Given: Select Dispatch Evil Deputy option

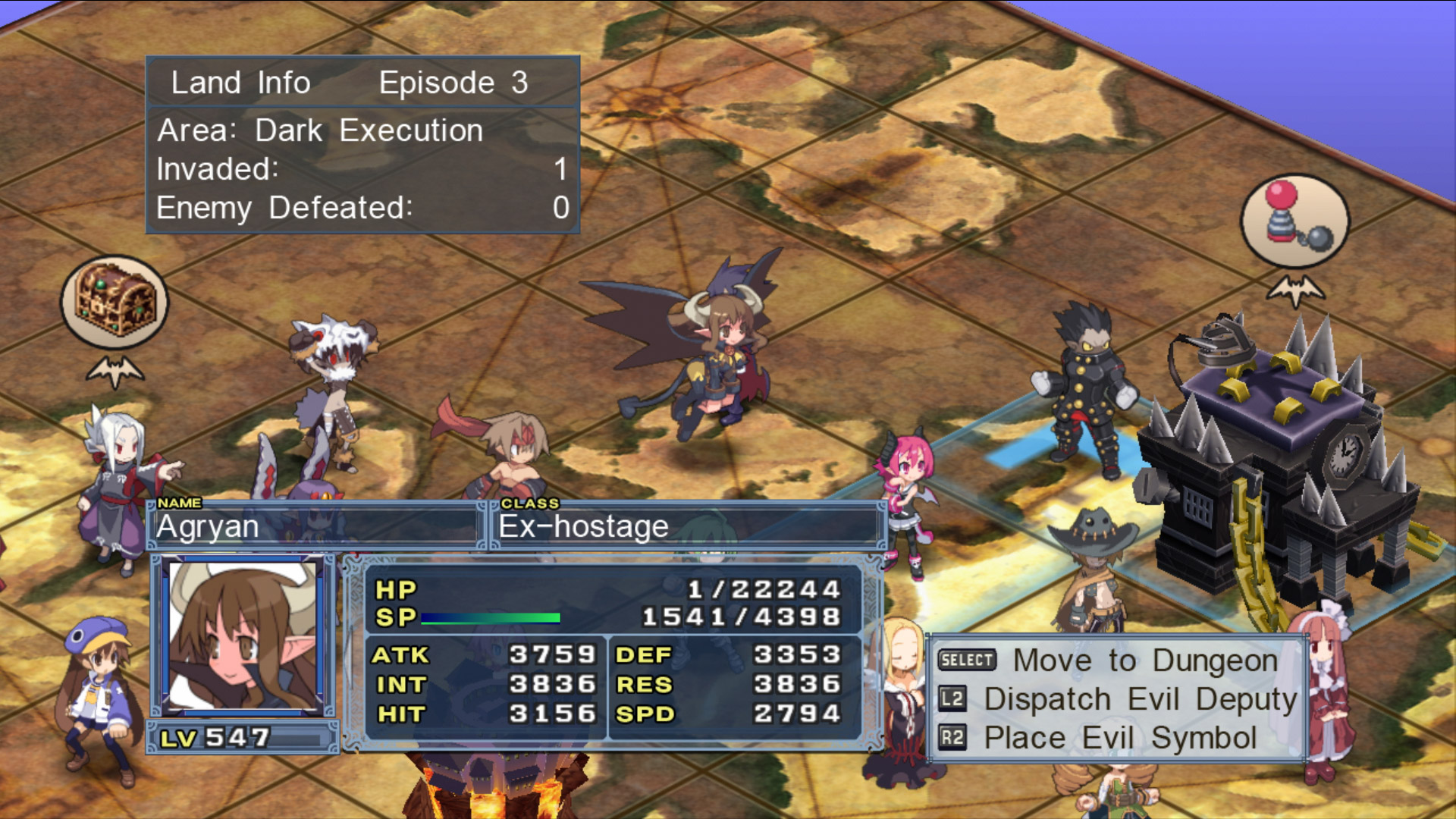Looking at the screenshot, I should 1140,699.
